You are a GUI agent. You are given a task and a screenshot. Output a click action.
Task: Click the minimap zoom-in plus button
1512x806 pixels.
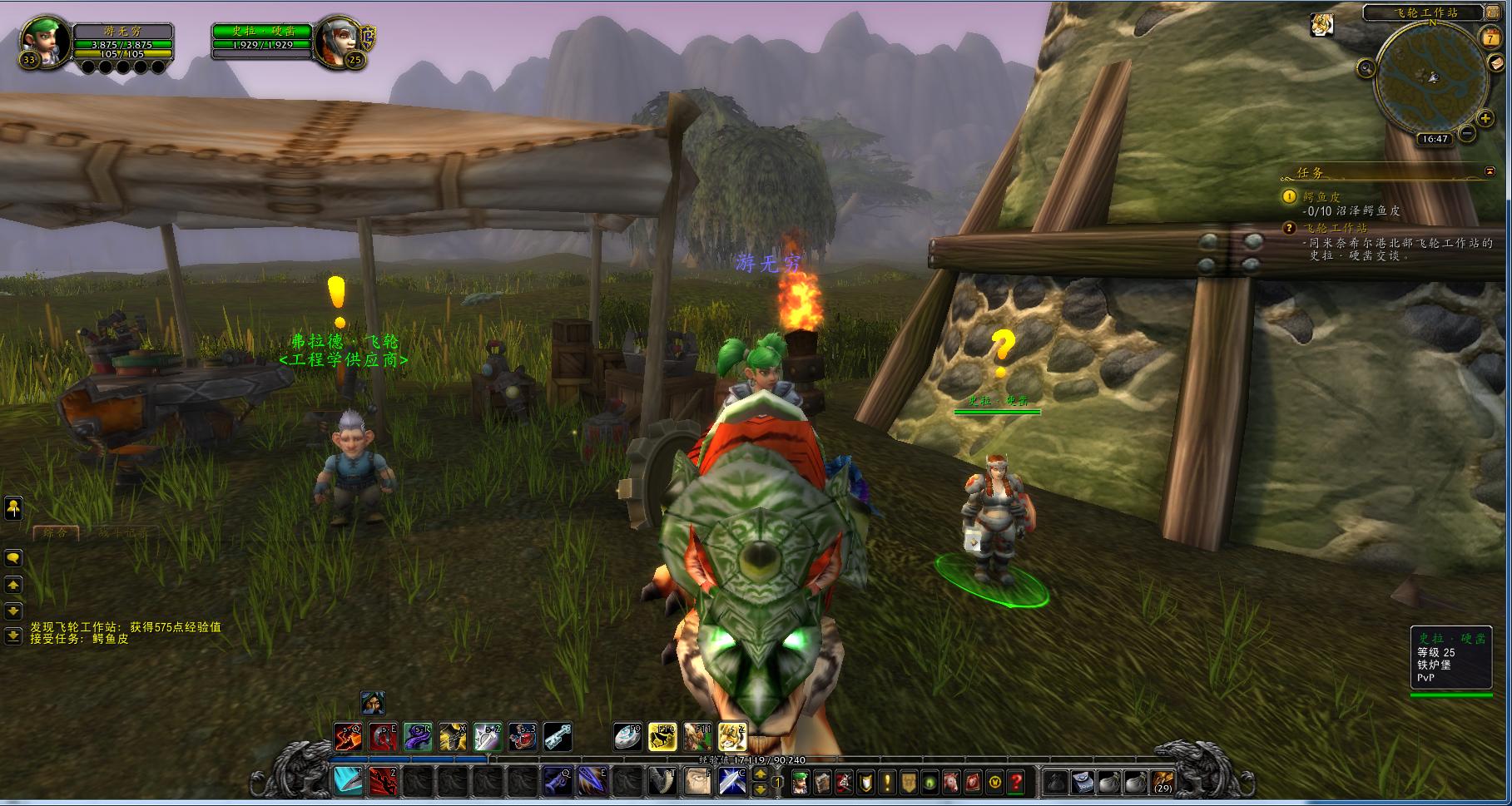1485,119
